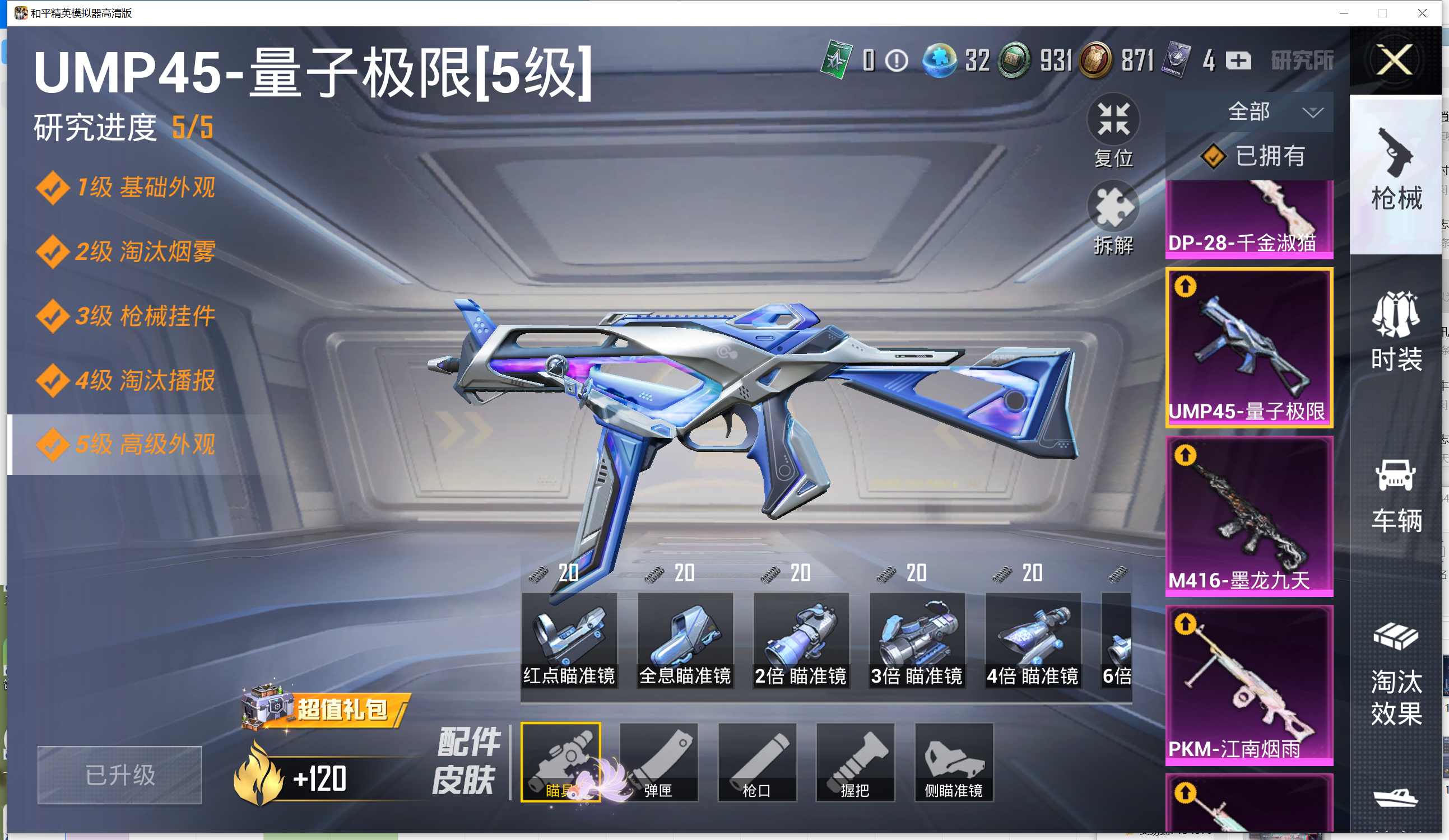This screenshot has width=1449, height=840.
Task: Open the 握把 grip attachment category
Action: click(855, 762)
